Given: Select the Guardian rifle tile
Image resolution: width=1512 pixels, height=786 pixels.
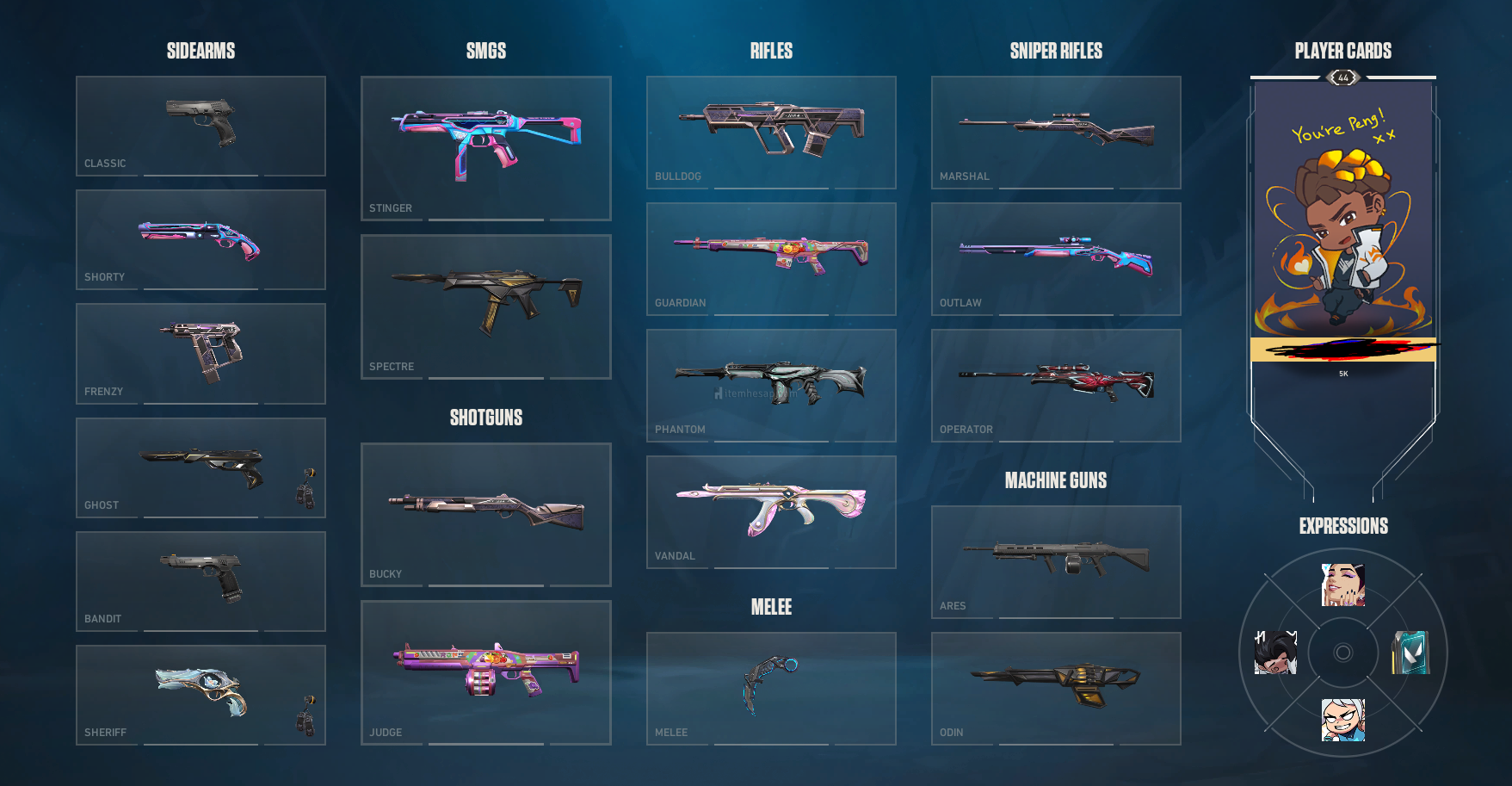Looking at the screenshot, I should coord(771,258).
